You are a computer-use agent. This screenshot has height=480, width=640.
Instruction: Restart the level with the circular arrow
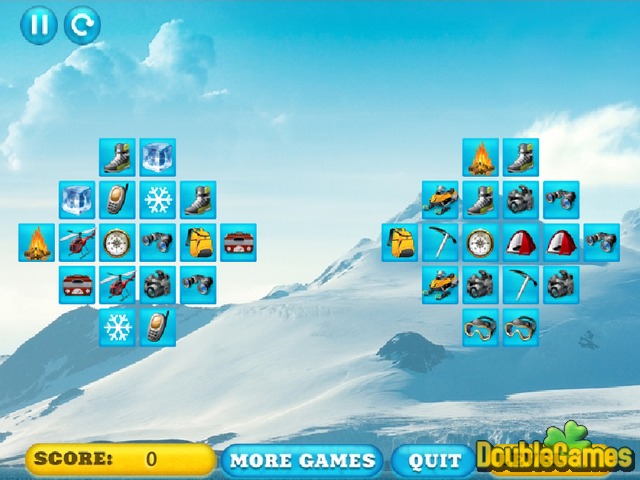click(x=82, y=25)
